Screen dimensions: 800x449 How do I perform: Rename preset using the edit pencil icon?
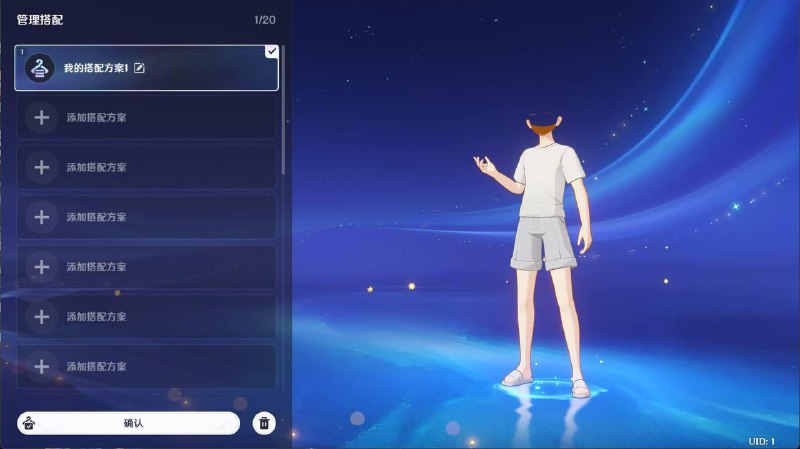(139, 68)
